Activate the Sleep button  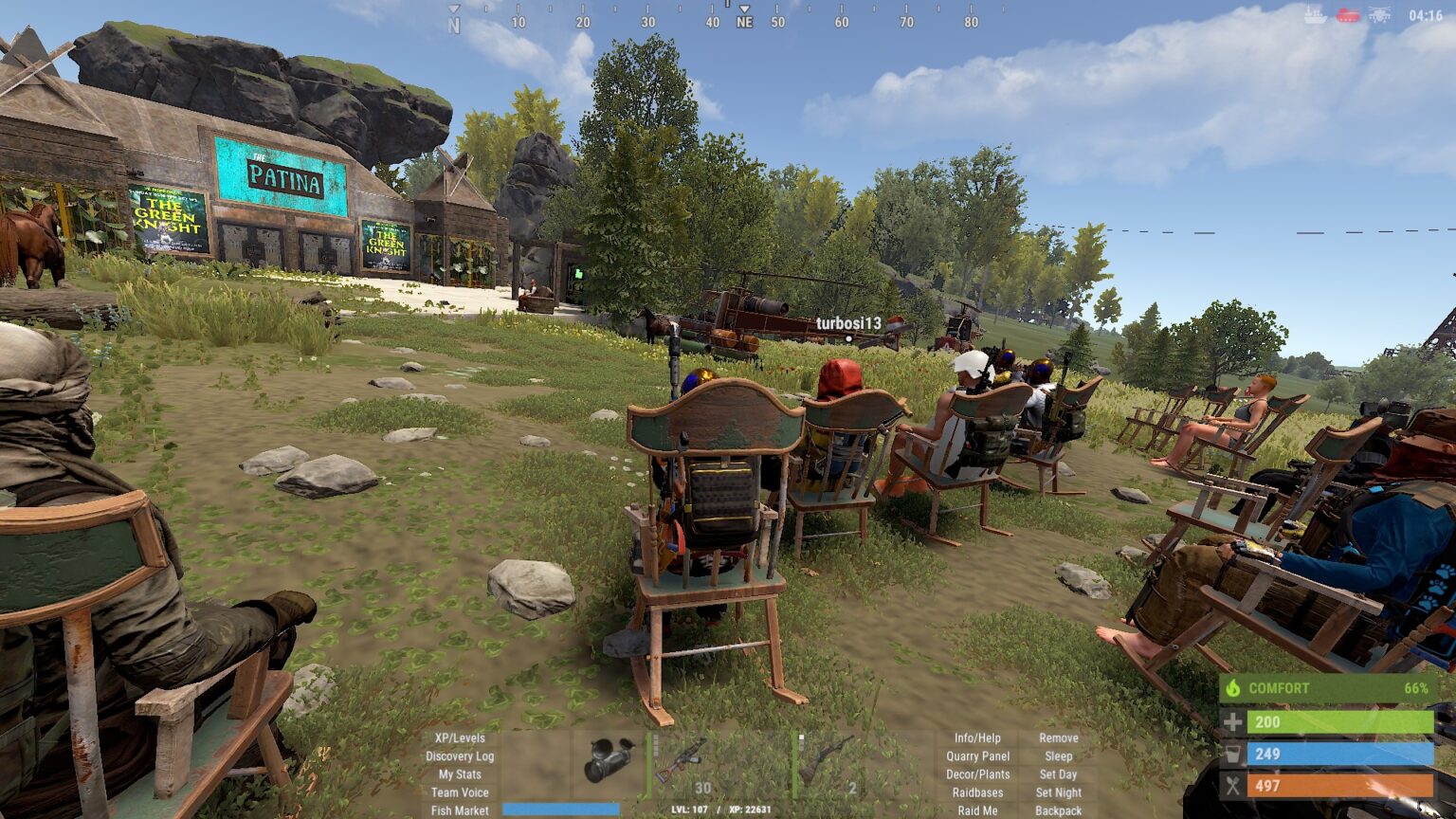(x=1058, y=756)
